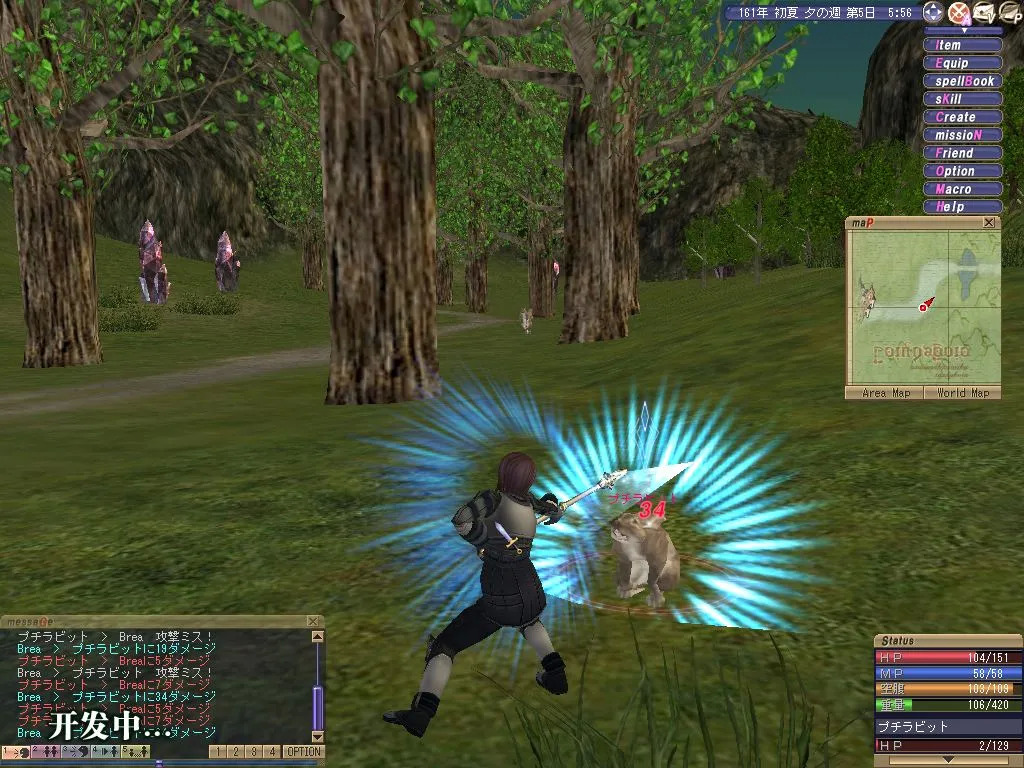This screenshot has width=1024, height=768.
Task: Switch to the World Map tab
Action: (962, 393)
